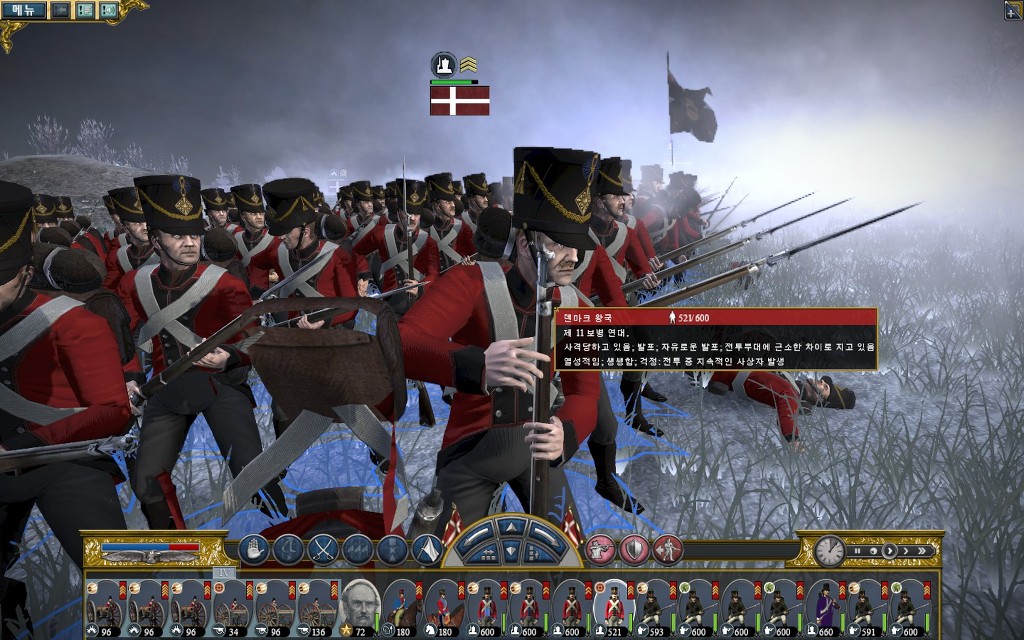The height and width of the screenshot is (640, 1024).
Task: Select the artillery card with 34 men
Action: [x=232, y=606]
